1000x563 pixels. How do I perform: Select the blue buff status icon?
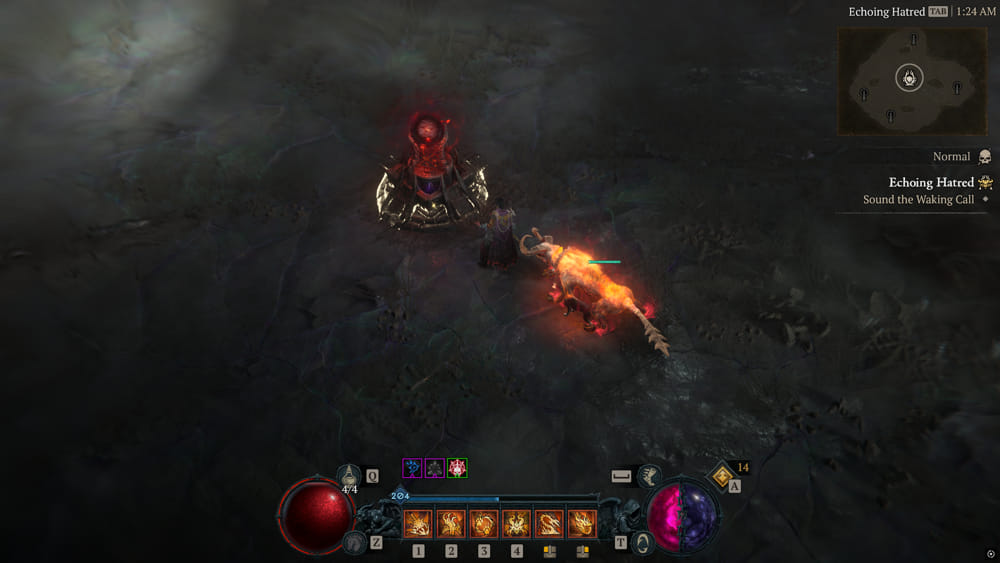[412, 468]
